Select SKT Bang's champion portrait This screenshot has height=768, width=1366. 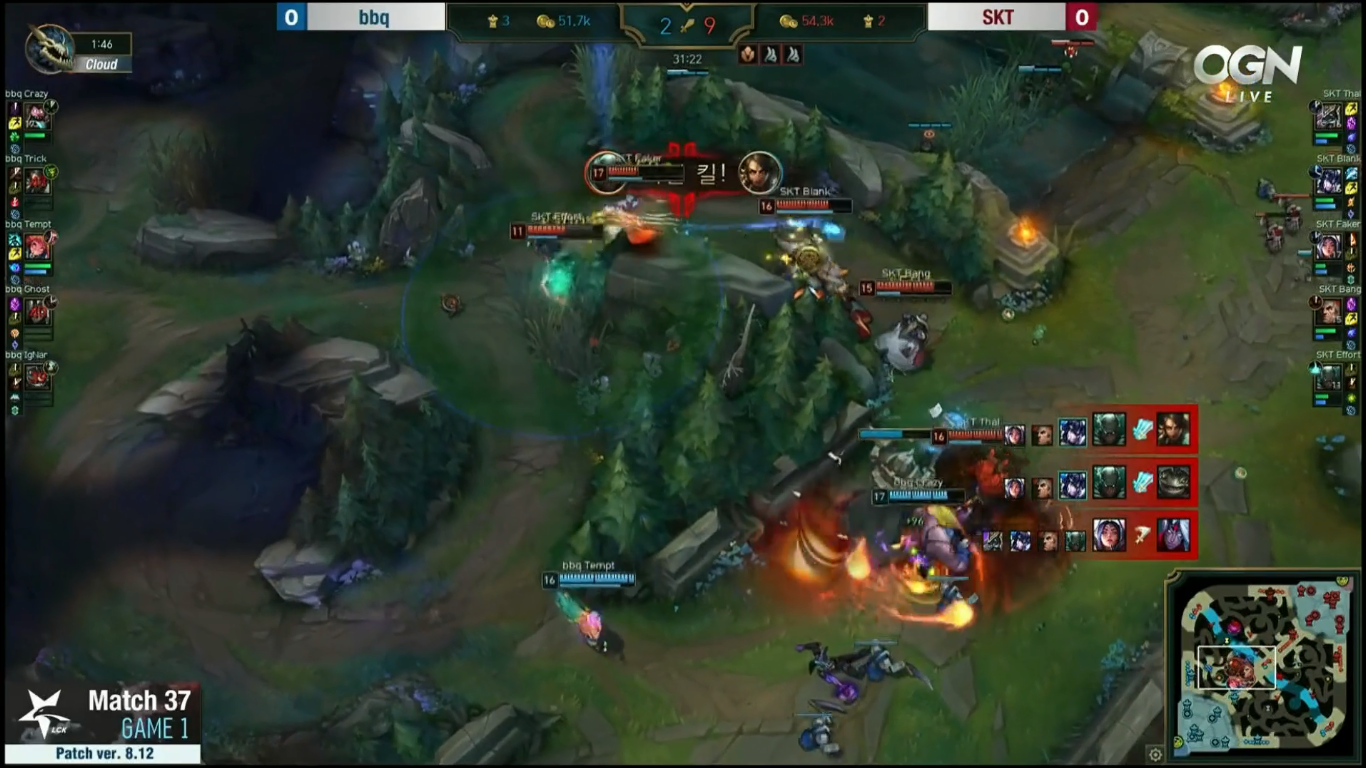pyautogui.click(x=1329, y=311)
